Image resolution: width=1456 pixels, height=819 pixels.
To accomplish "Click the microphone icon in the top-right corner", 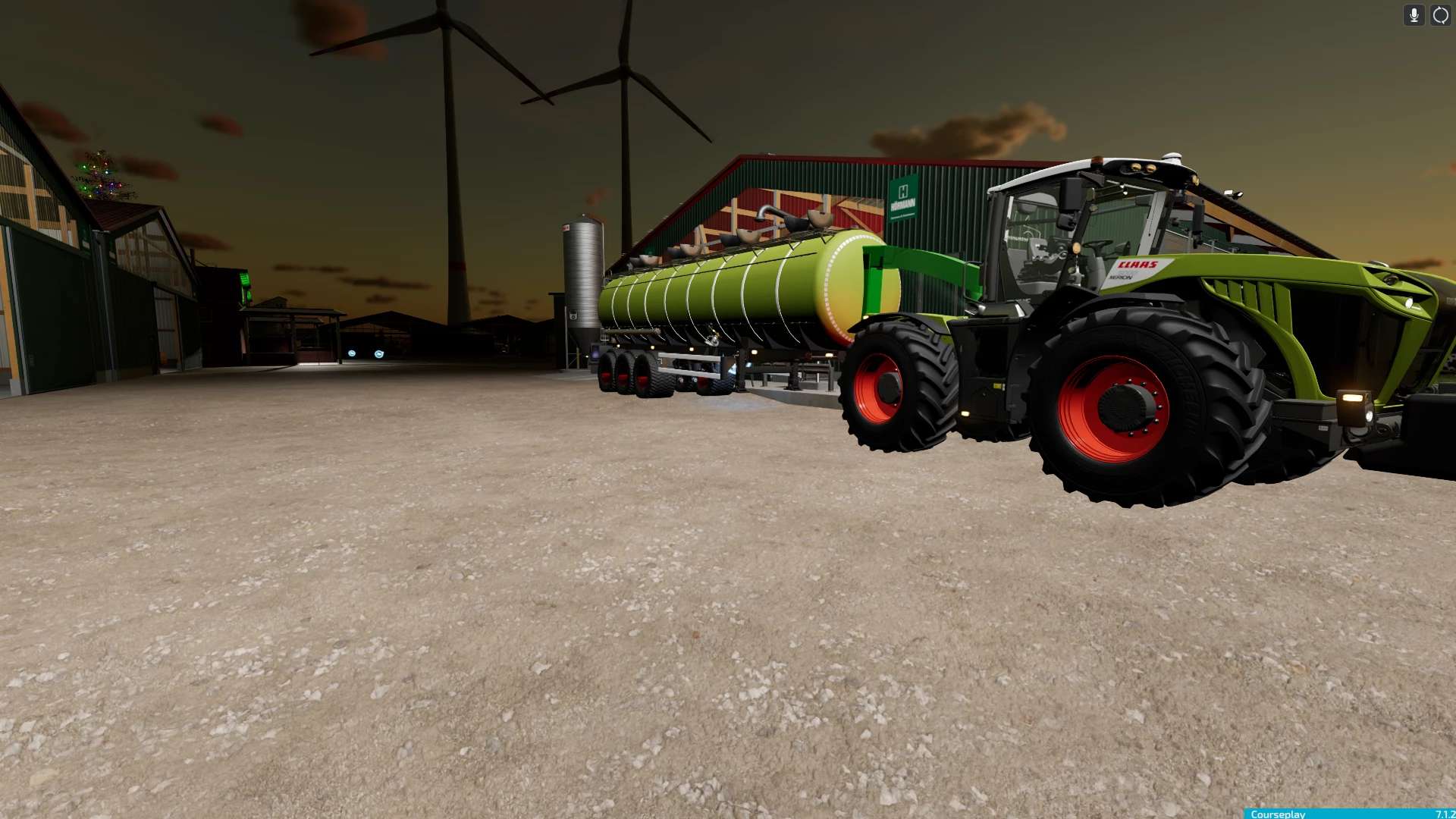I will 1412,15.
